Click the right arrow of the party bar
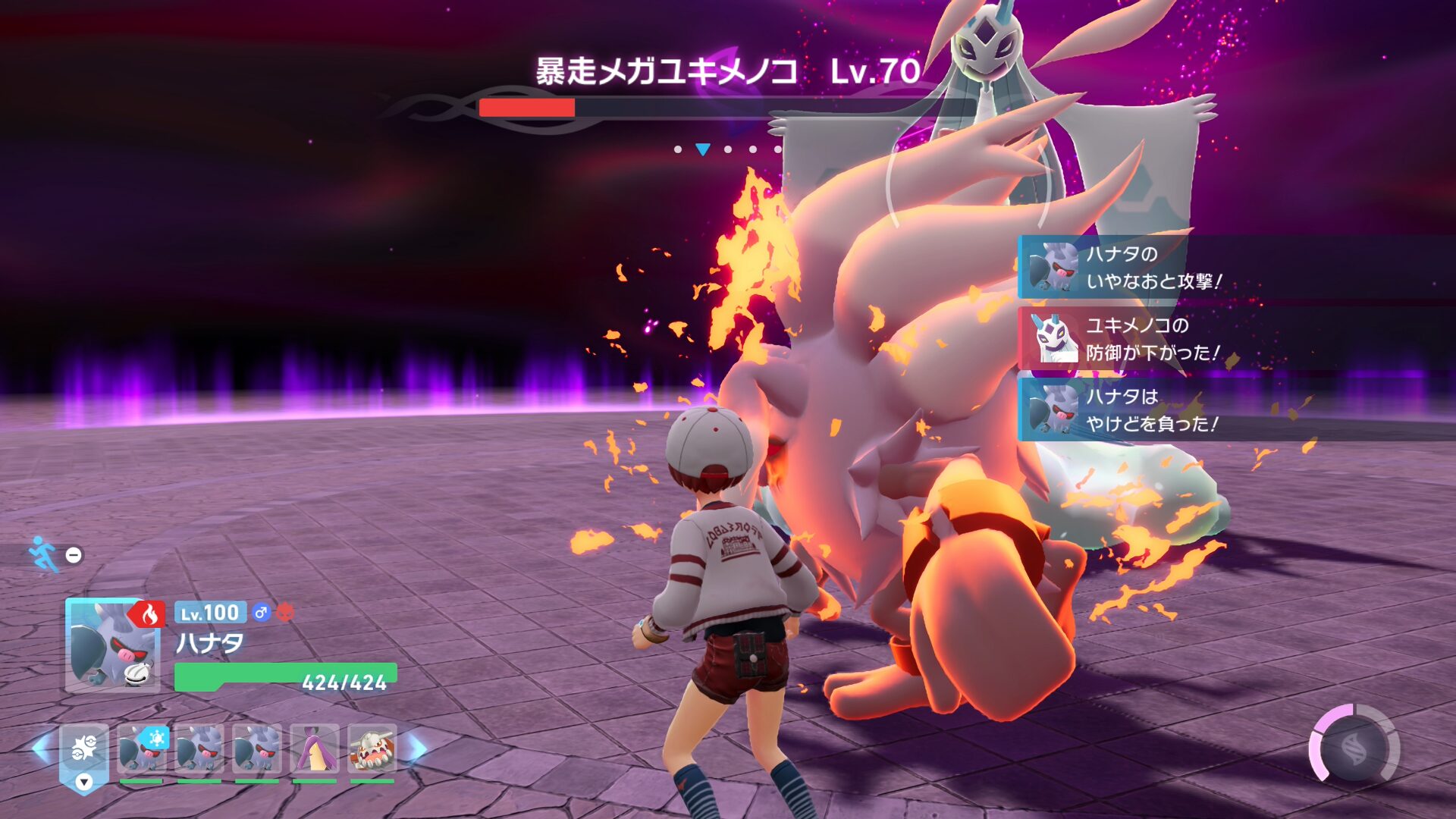The height and width of the screenshot is (819, 1456). pos(417,748)
